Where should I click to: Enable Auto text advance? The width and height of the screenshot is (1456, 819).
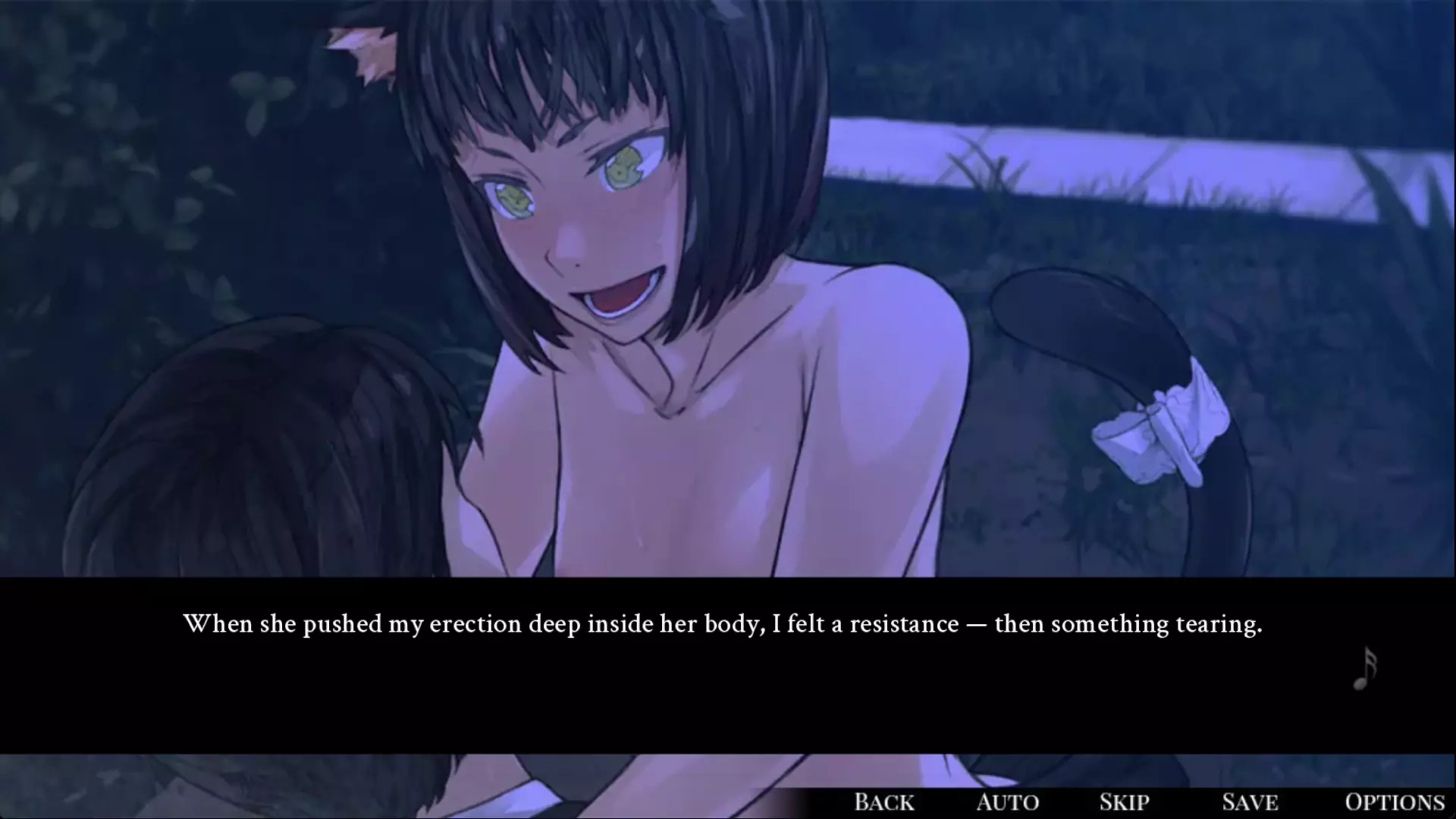tap(1008, 802)
